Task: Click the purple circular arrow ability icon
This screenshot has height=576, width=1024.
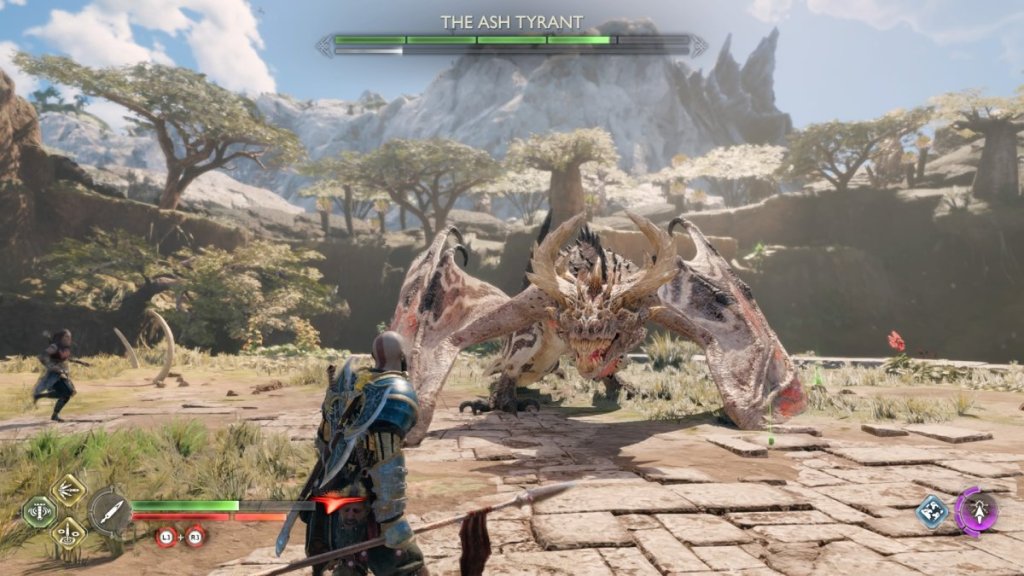Action: point(976,511)
